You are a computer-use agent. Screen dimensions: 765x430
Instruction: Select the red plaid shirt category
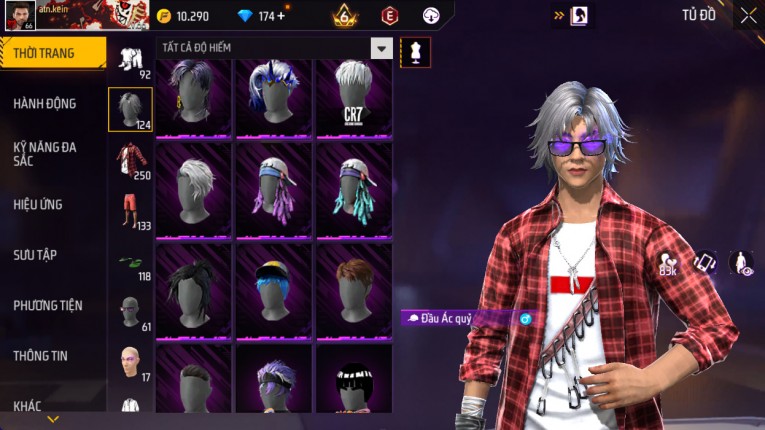[x=130, y=160]
